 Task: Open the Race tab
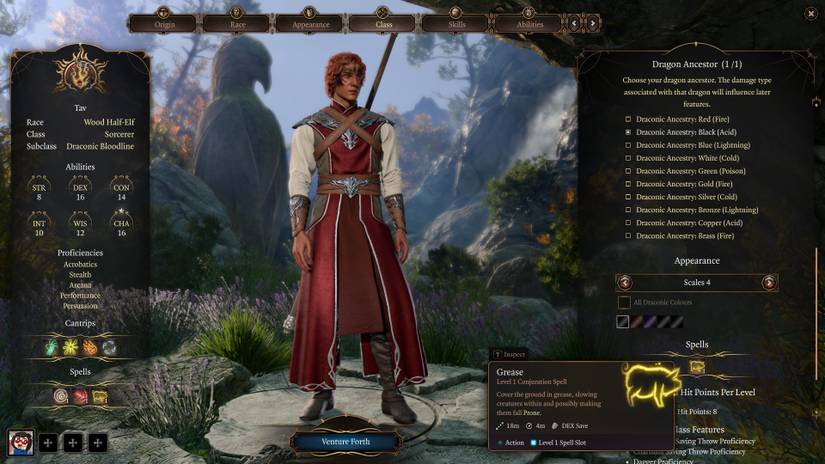(236, 23)
